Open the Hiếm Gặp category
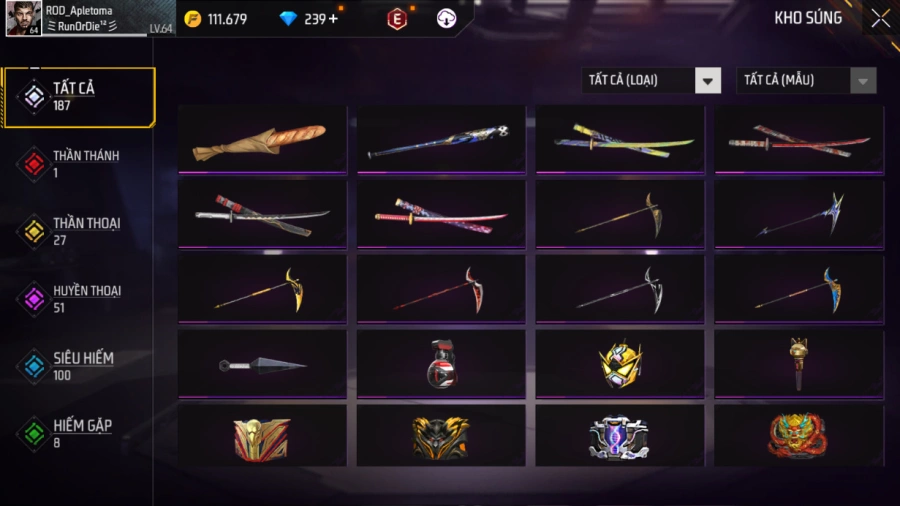 point(79,433)
